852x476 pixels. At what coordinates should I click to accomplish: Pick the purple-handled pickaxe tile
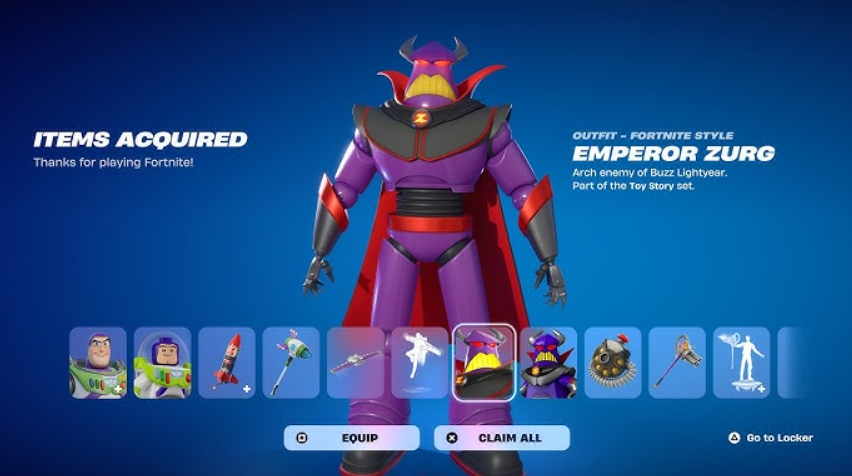pyautogui.click(x=677, y=363)
